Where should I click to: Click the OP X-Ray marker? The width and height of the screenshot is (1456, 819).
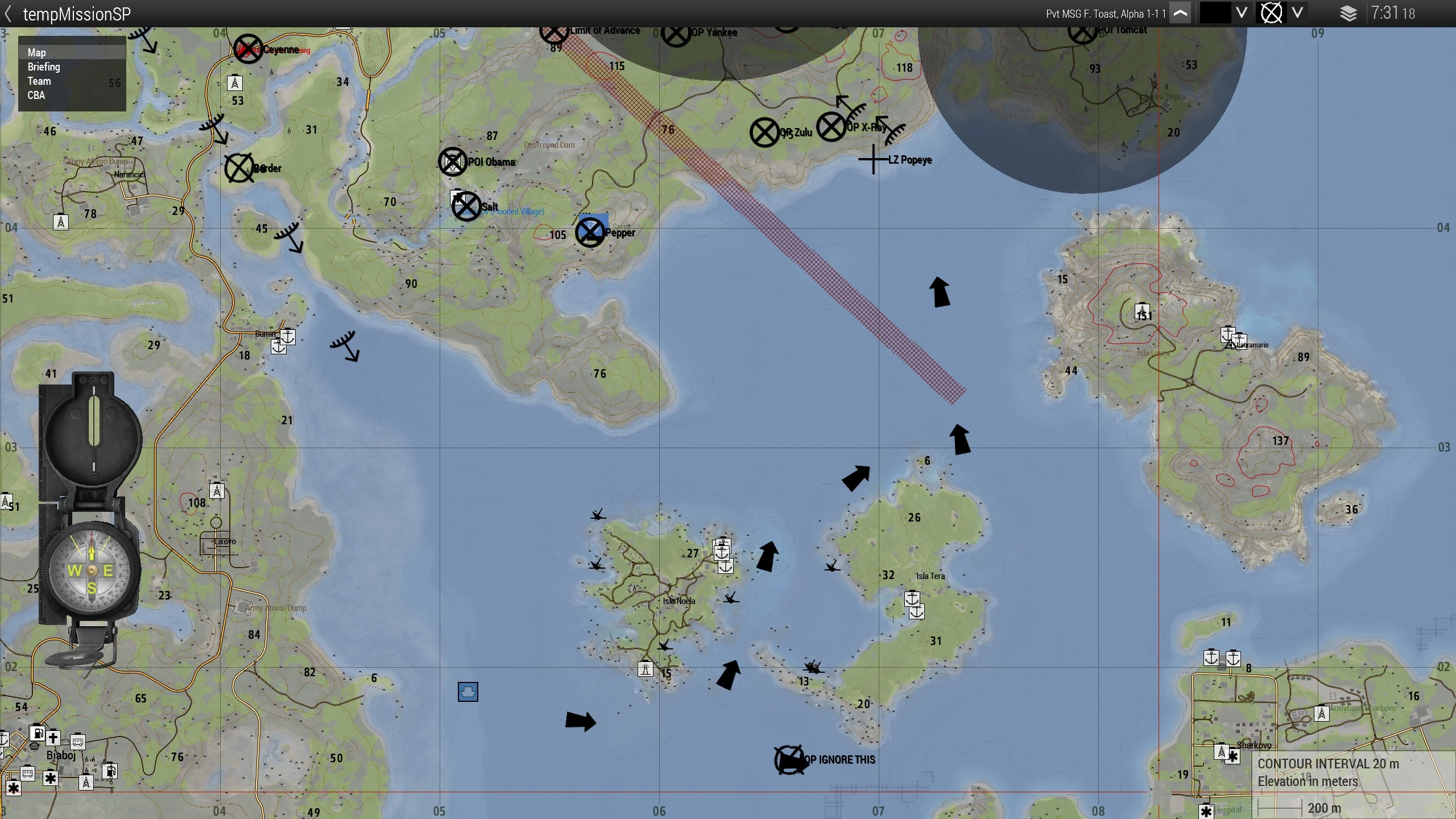click(x=831, y=127)
